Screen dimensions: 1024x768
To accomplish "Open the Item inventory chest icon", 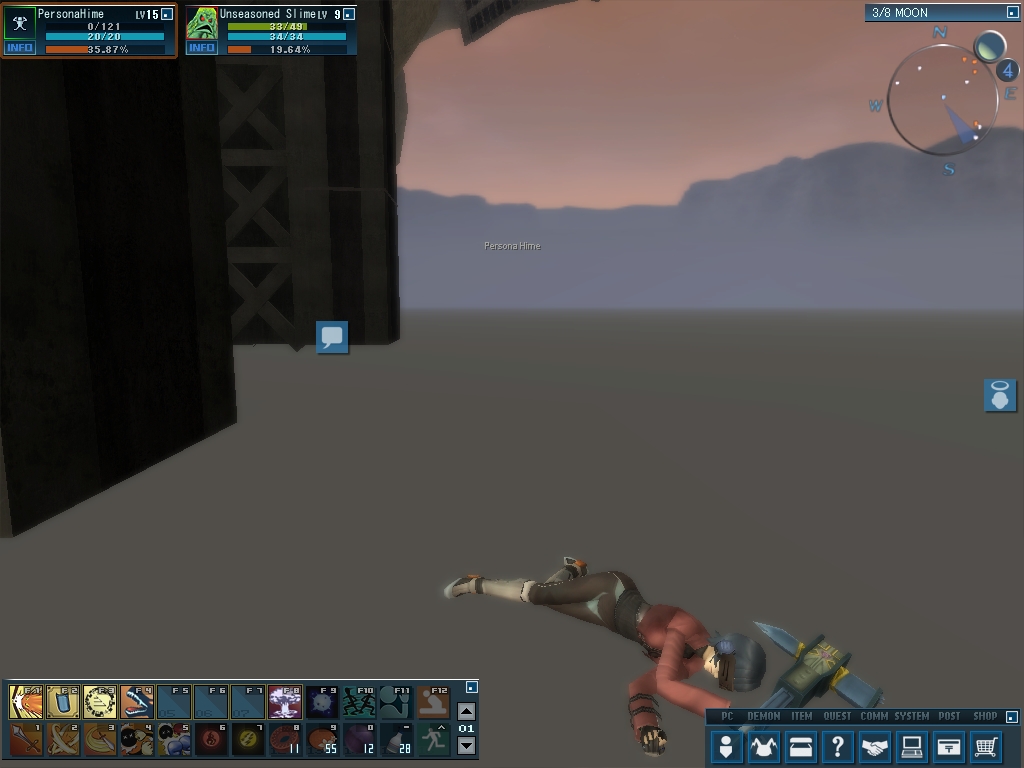I will pyautogui.click(x=800, y=746).
